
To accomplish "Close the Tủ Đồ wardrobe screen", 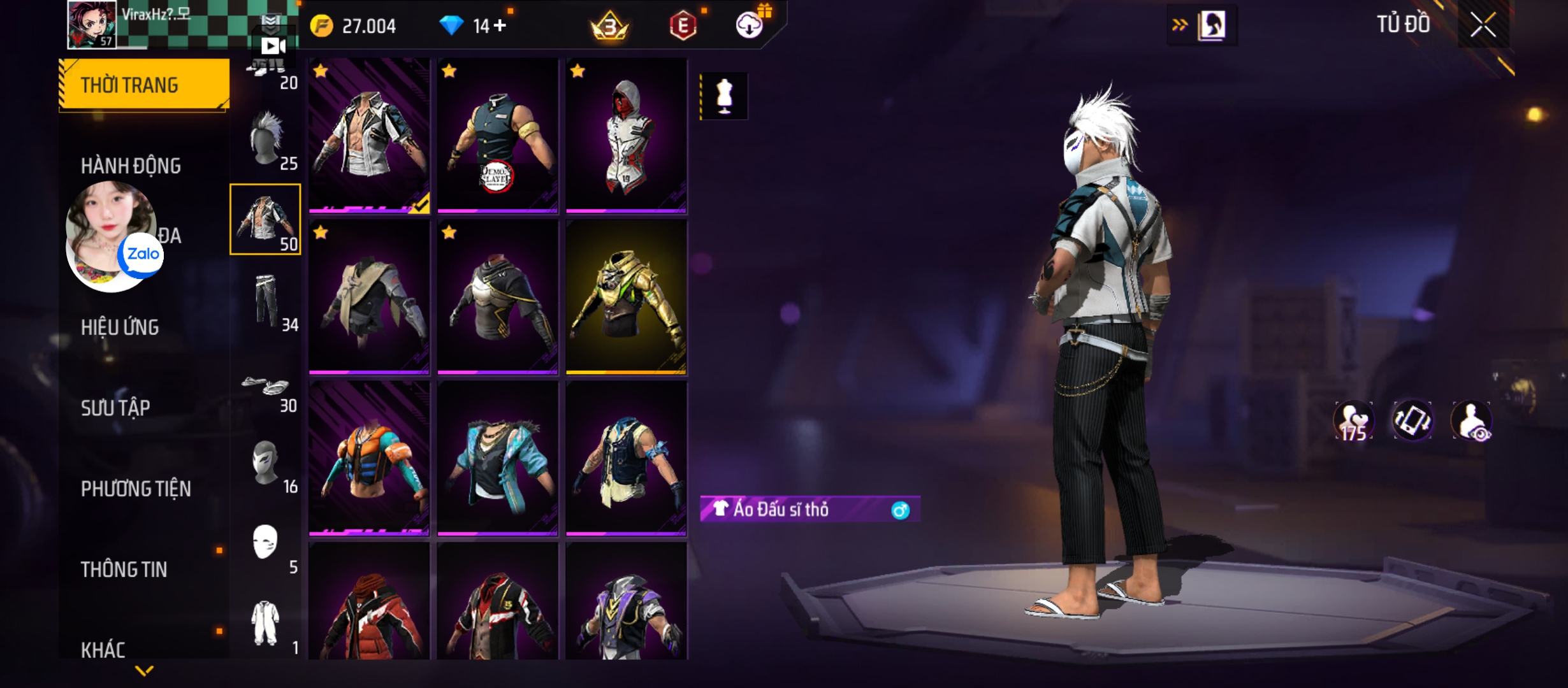I will [1483, 26].
